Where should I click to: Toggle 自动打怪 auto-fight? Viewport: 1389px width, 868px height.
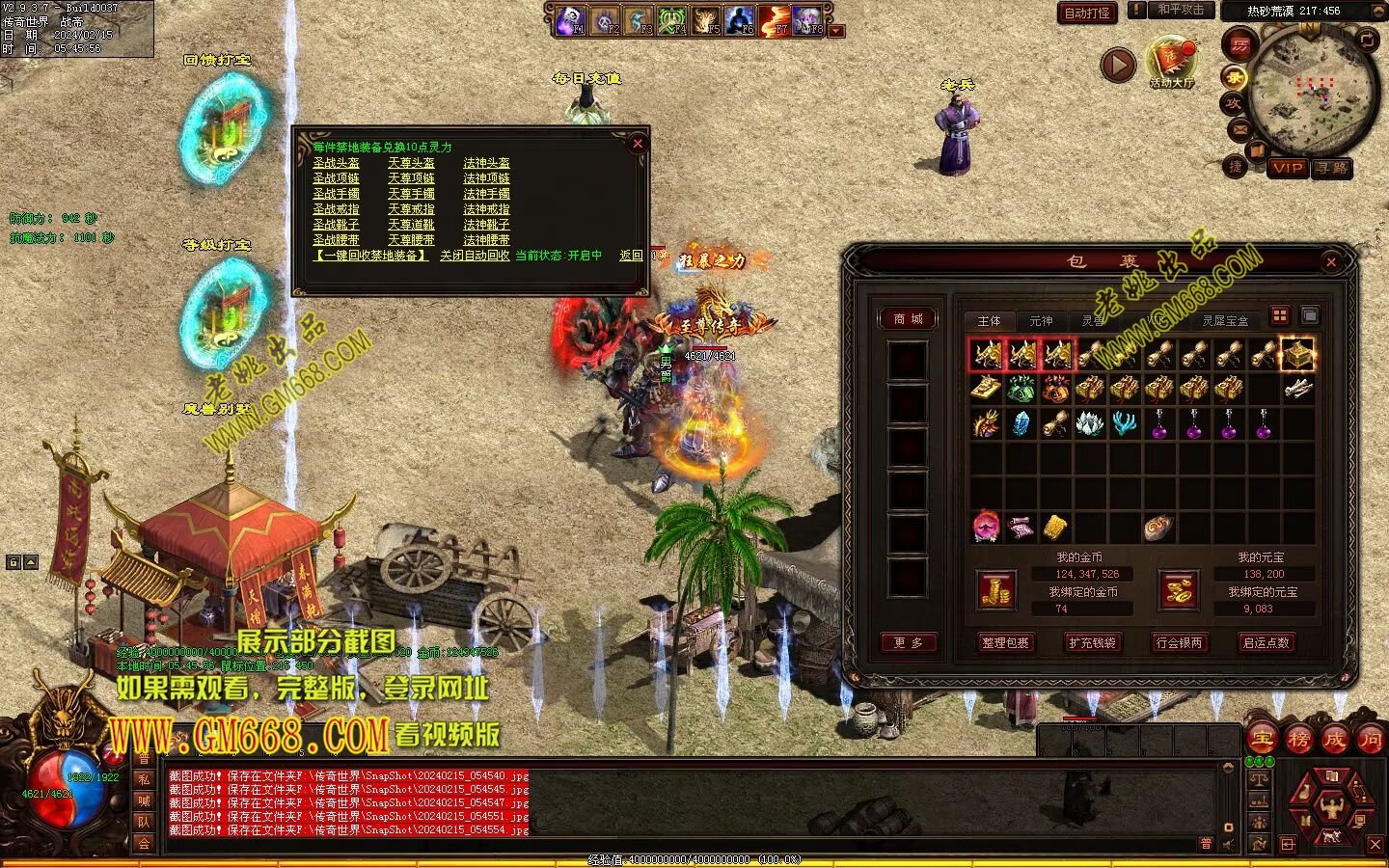pyautogui.click(x=1087, y=13)
